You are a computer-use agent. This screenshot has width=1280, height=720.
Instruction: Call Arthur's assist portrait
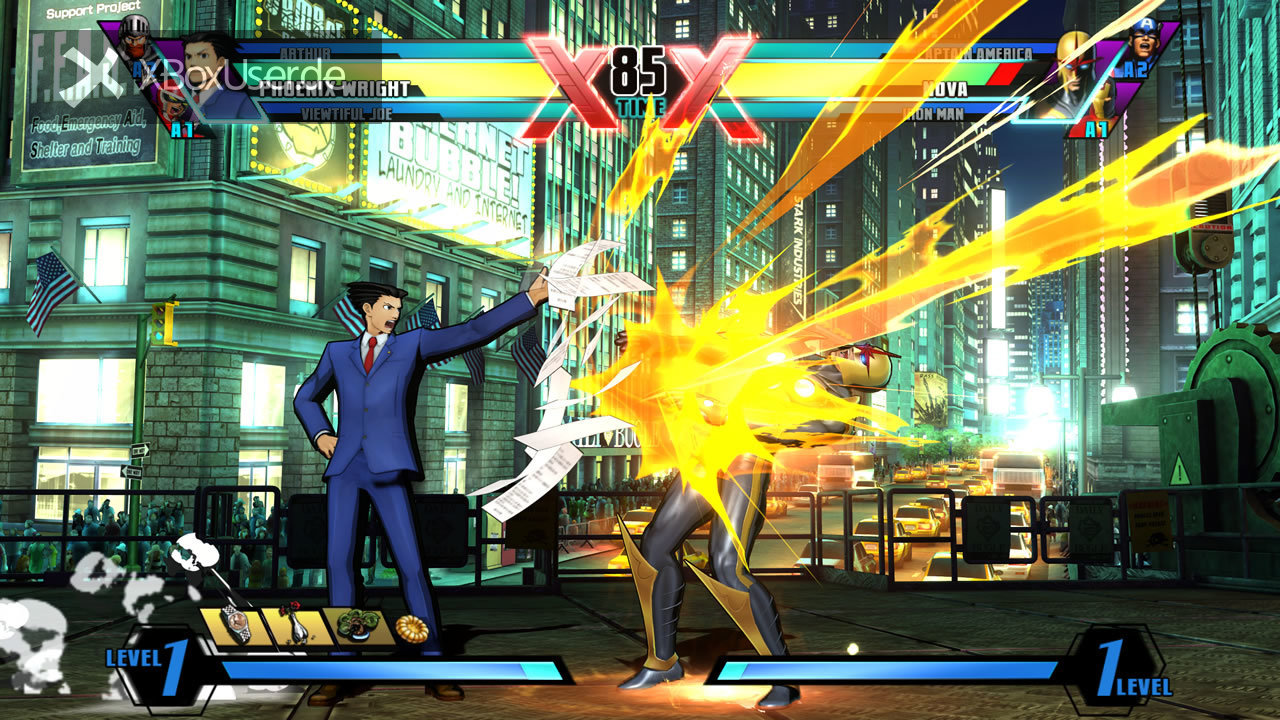click(x=134, y=40)
